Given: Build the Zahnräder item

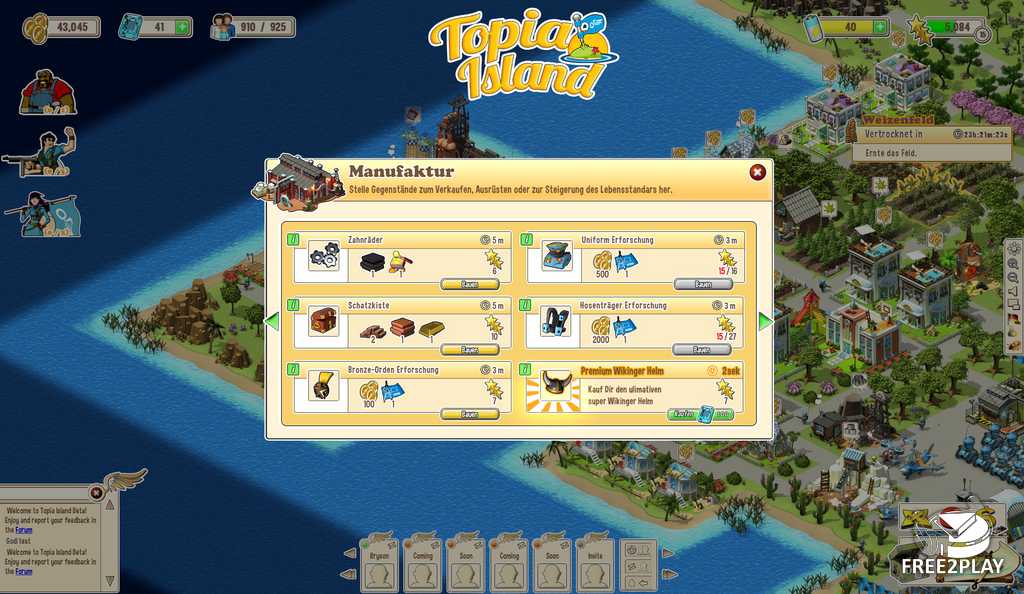Looking at the screenshot, I should tap(469, 284).
